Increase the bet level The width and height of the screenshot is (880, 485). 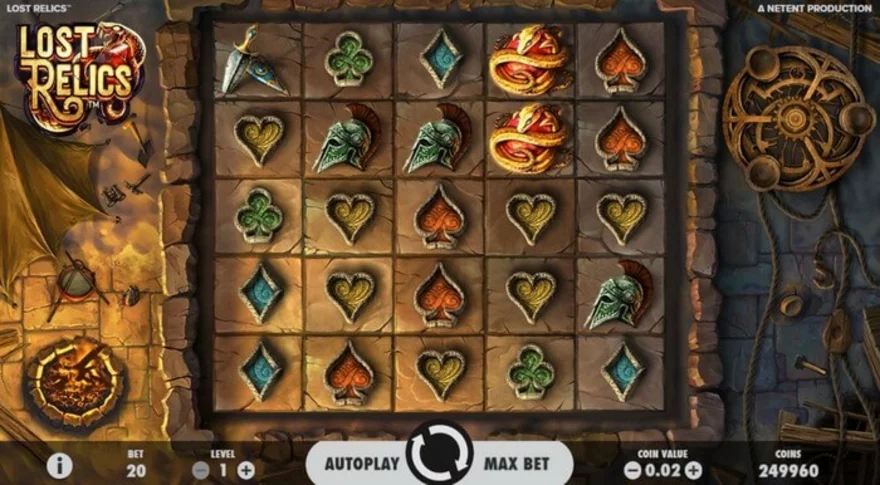[246, 470]
